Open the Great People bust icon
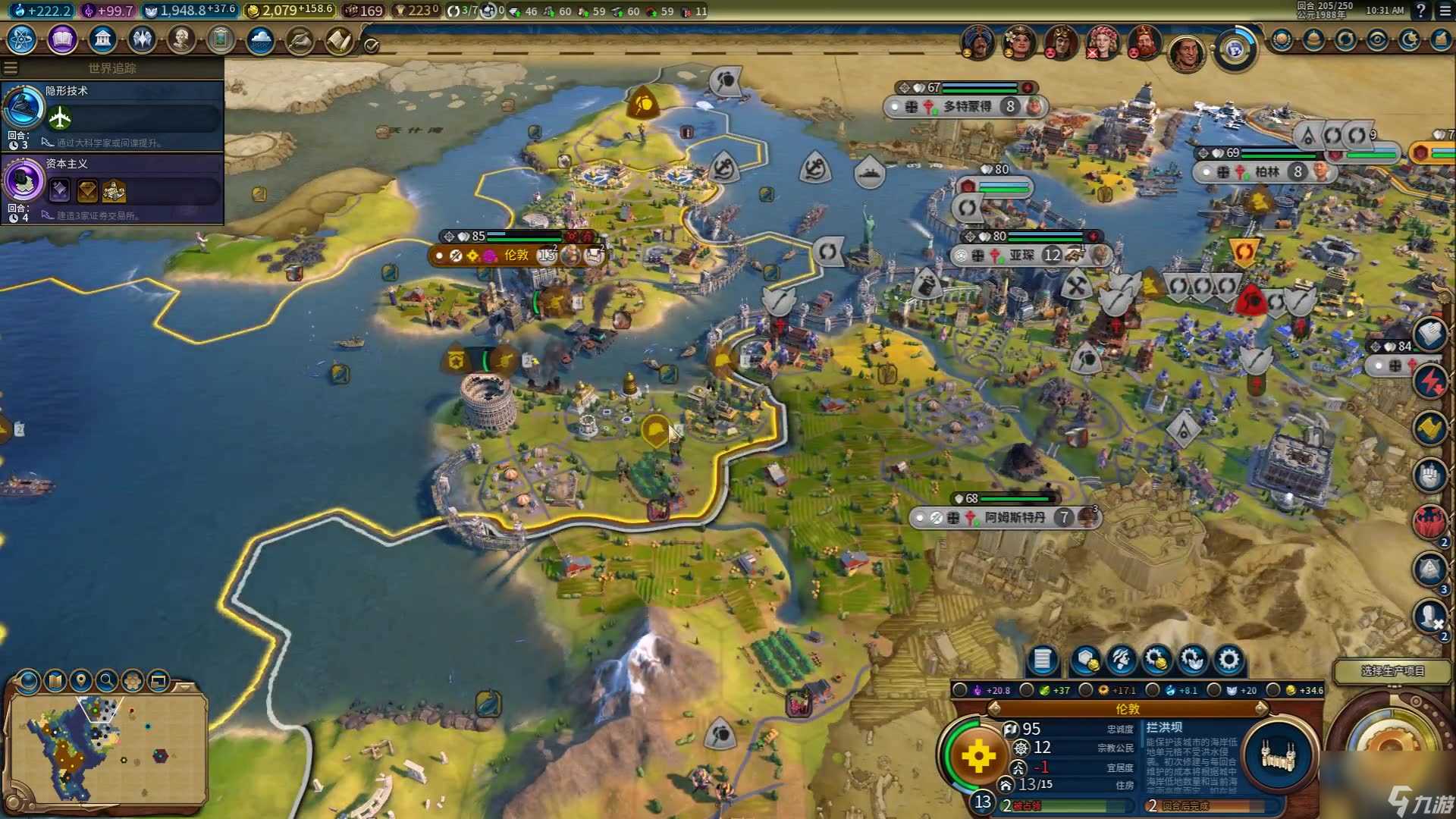This screenshot has width=1456, height=819. [181, 39]
